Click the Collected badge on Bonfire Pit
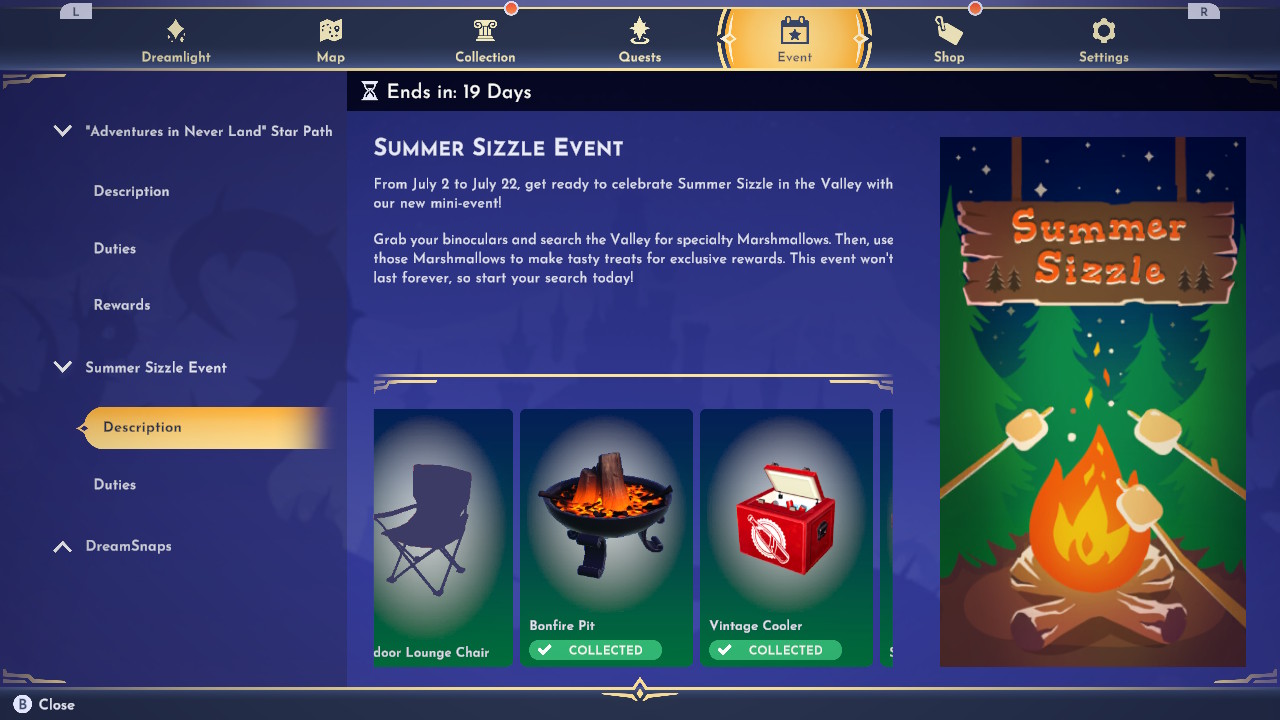Image resolution: width=1280 pixels, height=720 pixels. (x=595, y=650)
